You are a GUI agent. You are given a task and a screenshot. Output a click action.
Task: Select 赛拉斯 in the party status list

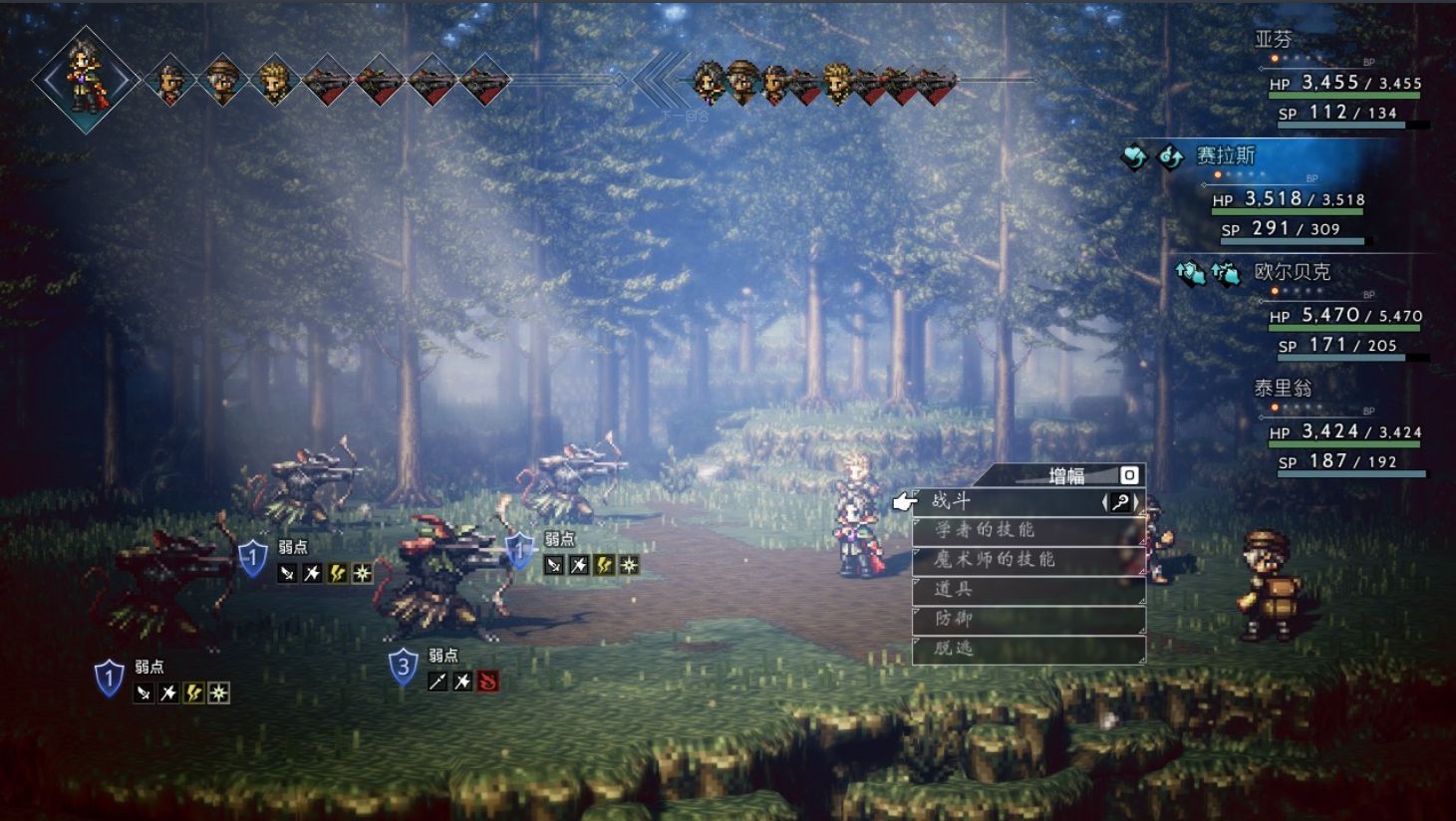[1226, 156]
